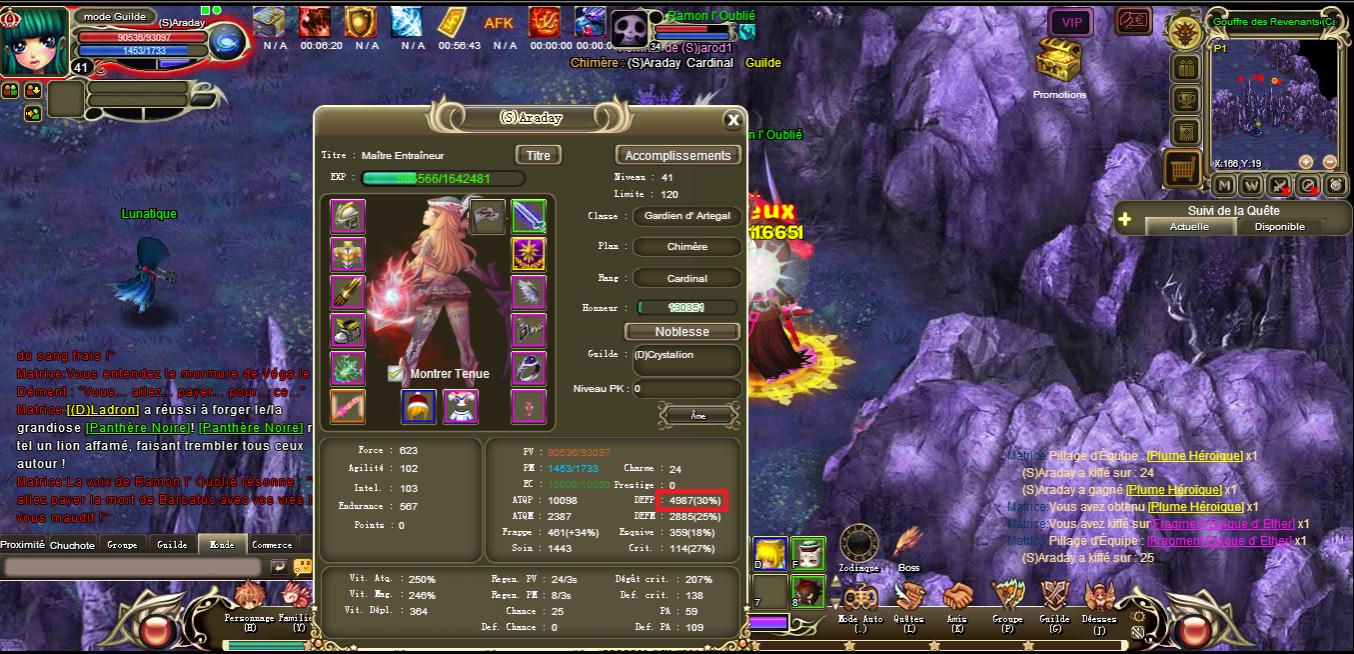Toggle the Montrer Tenue checkbox
This screenshot has height=654, width=1354.
point(396,373)
